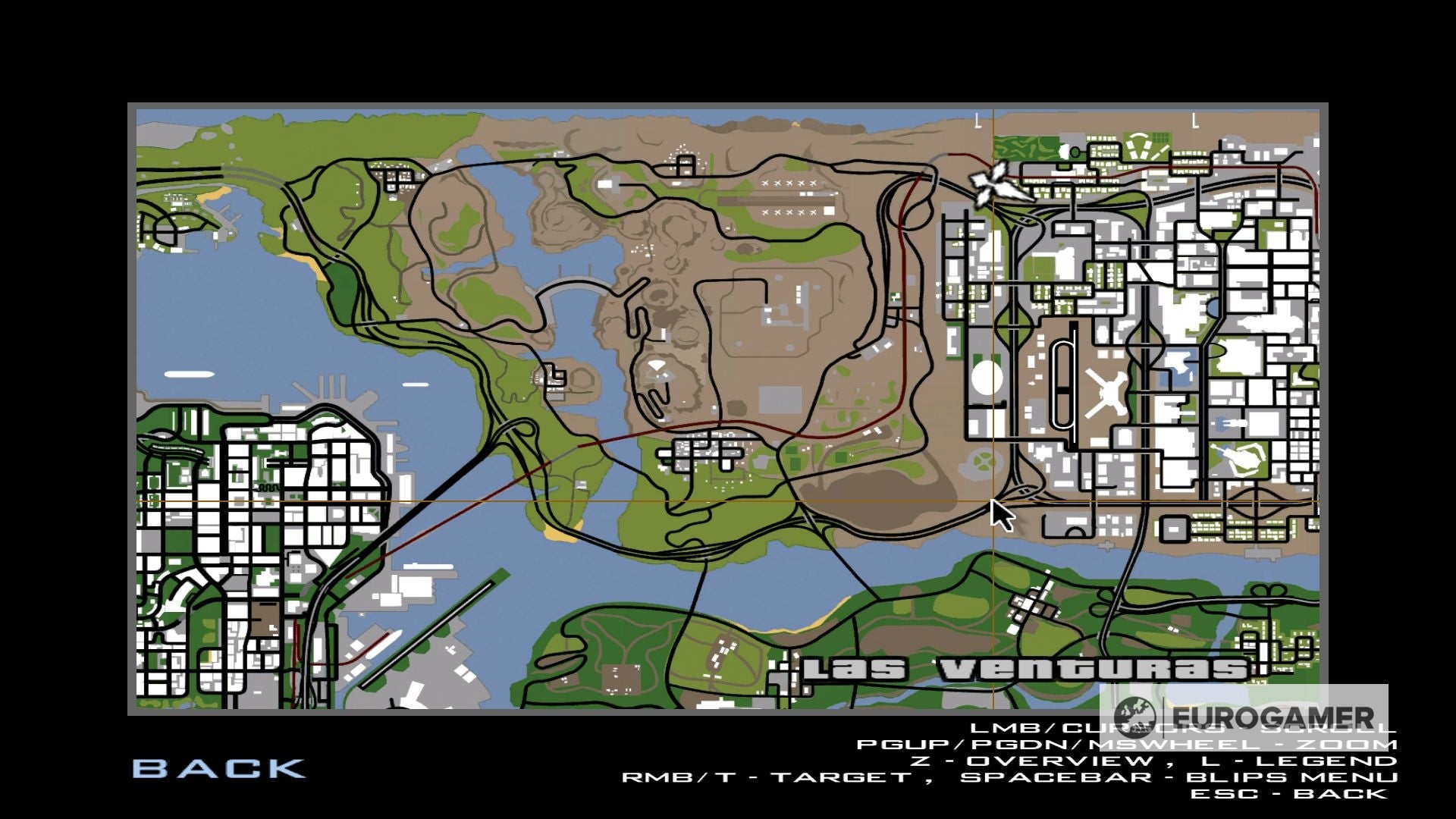
Task: Select the circular target symbol near the airport
Action: point(986,461)
